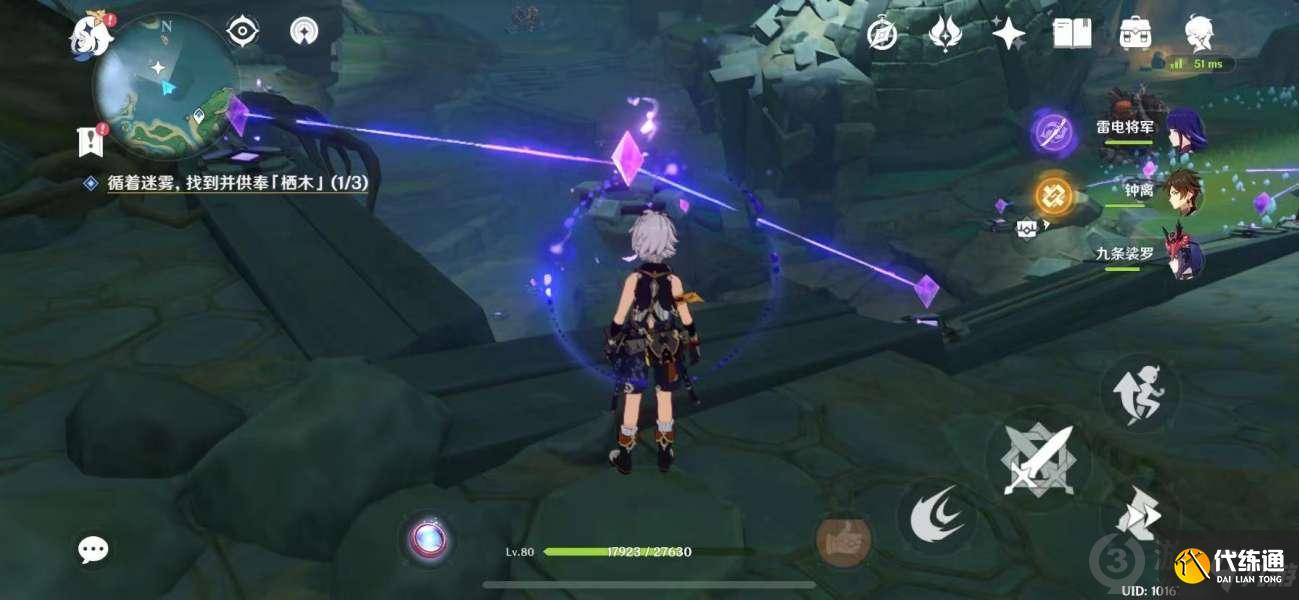Use the purple orb gadget
The height and width of the screenshot is (600, 1299).
(429, 539)
